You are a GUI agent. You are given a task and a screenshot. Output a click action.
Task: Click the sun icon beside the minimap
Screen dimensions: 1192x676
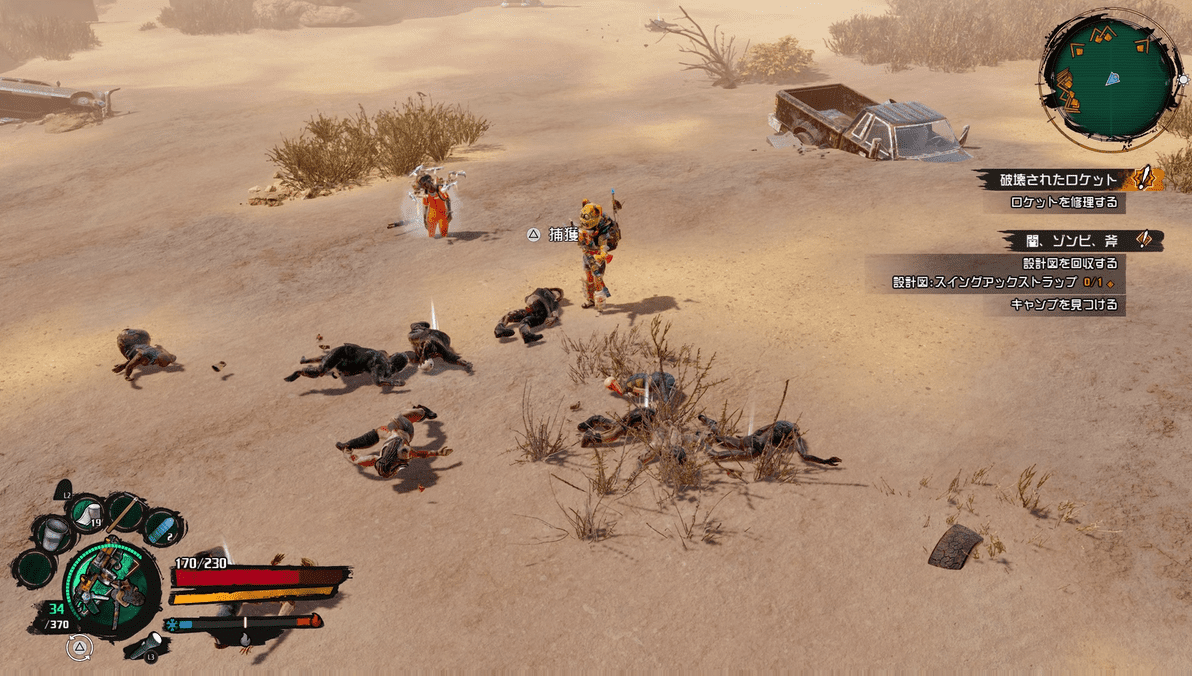pyautogui.click(x=1184, y=79)
